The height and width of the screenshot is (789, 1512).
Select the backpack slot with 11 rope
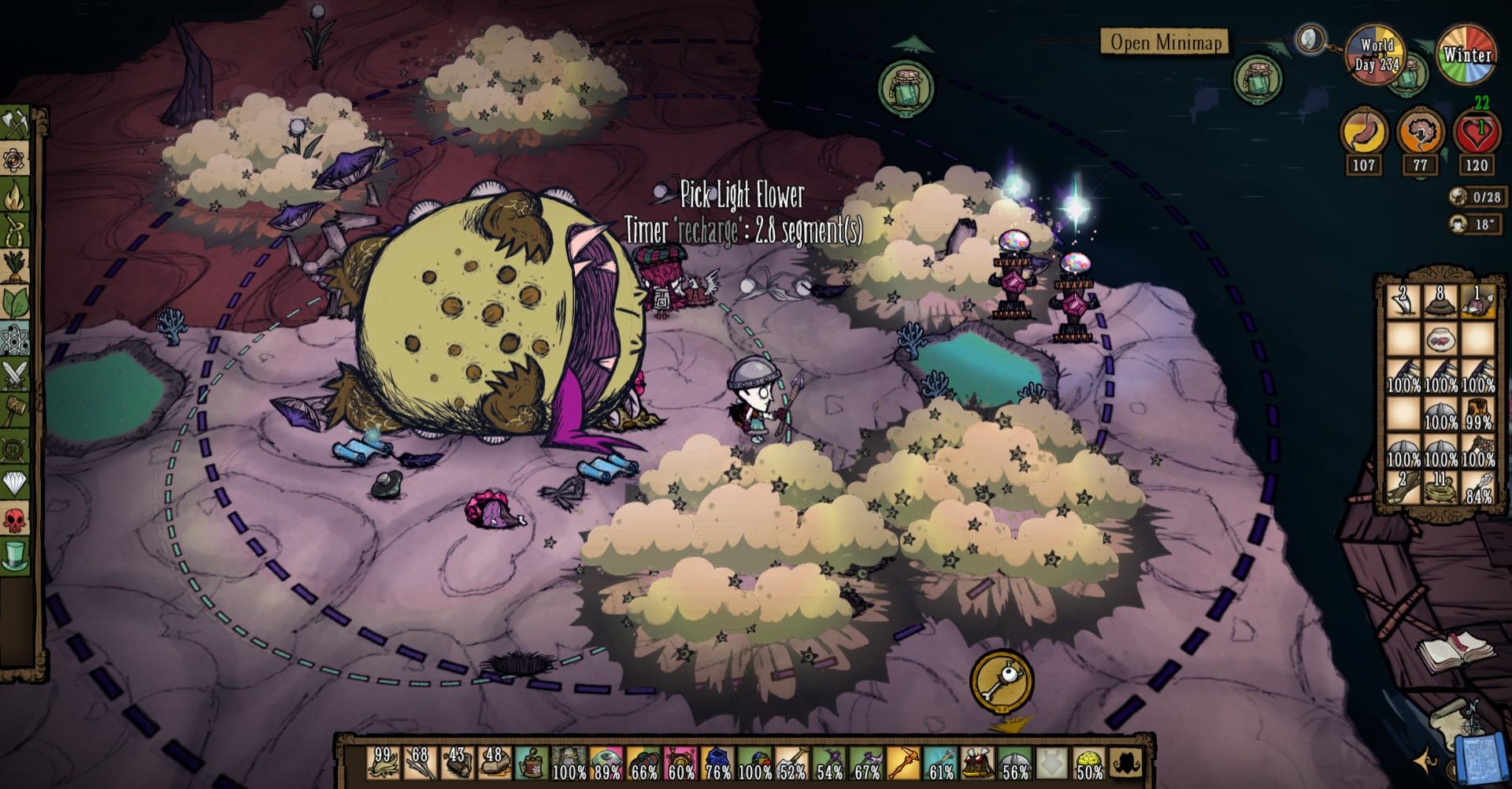pos(1440,488)
